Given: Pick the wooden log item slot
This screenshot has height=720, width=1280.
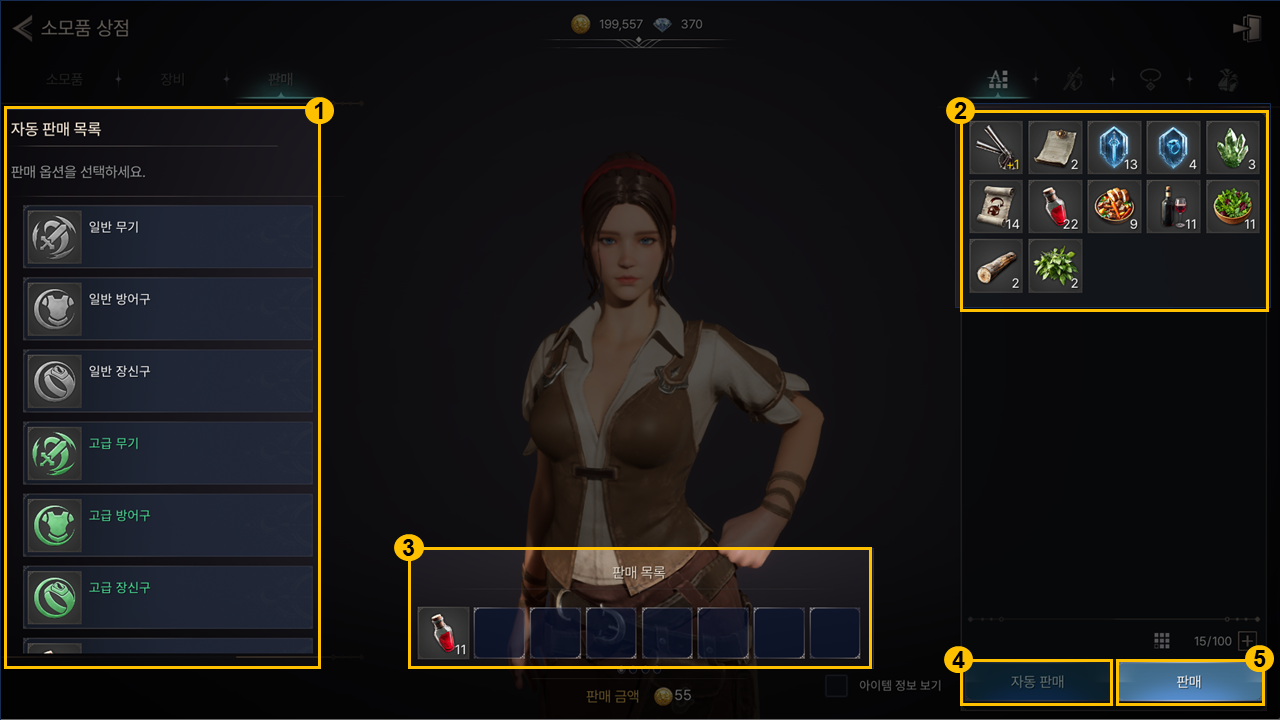Looking at the screenshot, I should pyautogui.click(x=996, y=266).
